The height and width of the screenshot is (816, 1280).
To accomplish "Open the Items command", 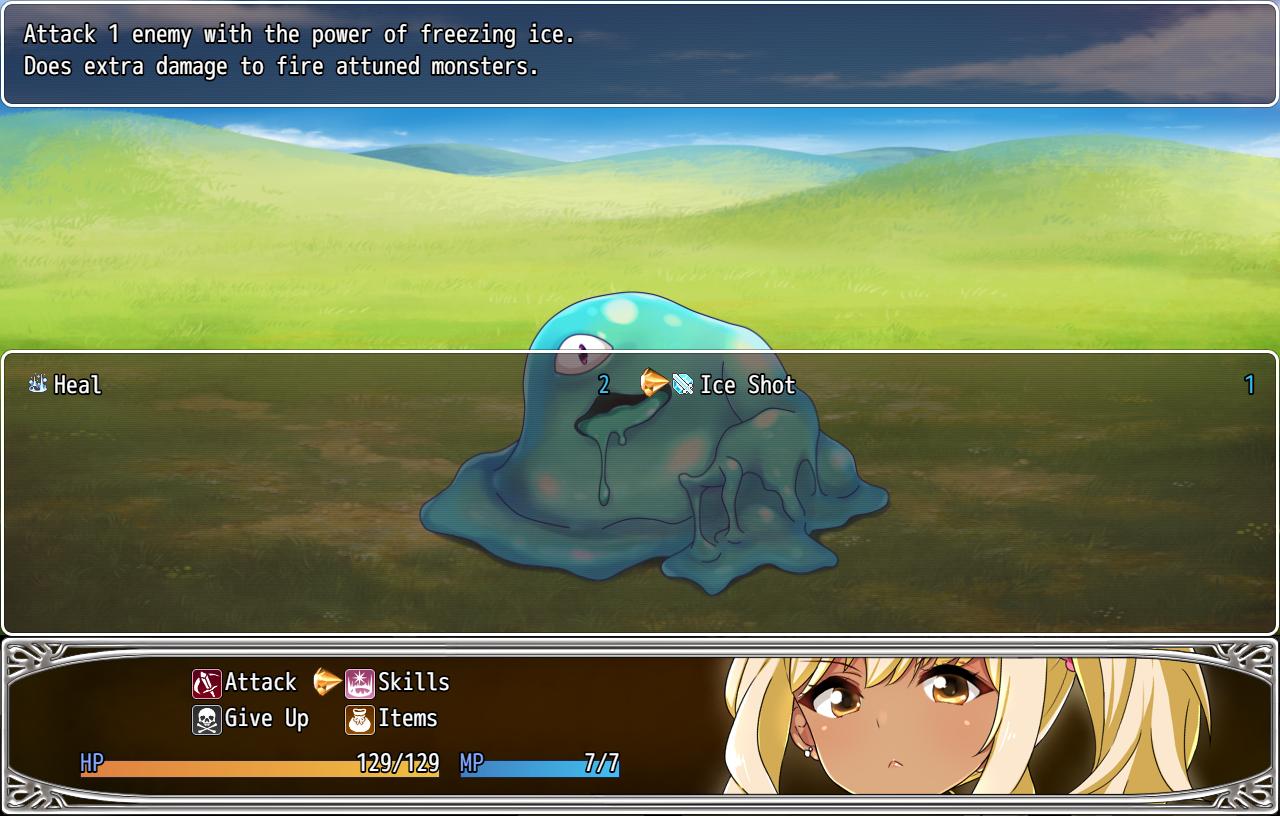I will click(x=410, y=719).
